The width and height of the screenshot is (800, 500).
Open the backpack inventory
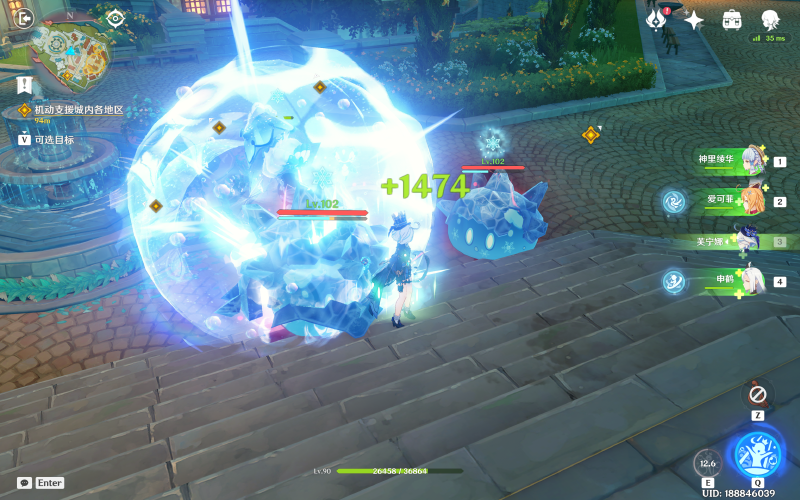pyautogui.click(x=732, y=19)
